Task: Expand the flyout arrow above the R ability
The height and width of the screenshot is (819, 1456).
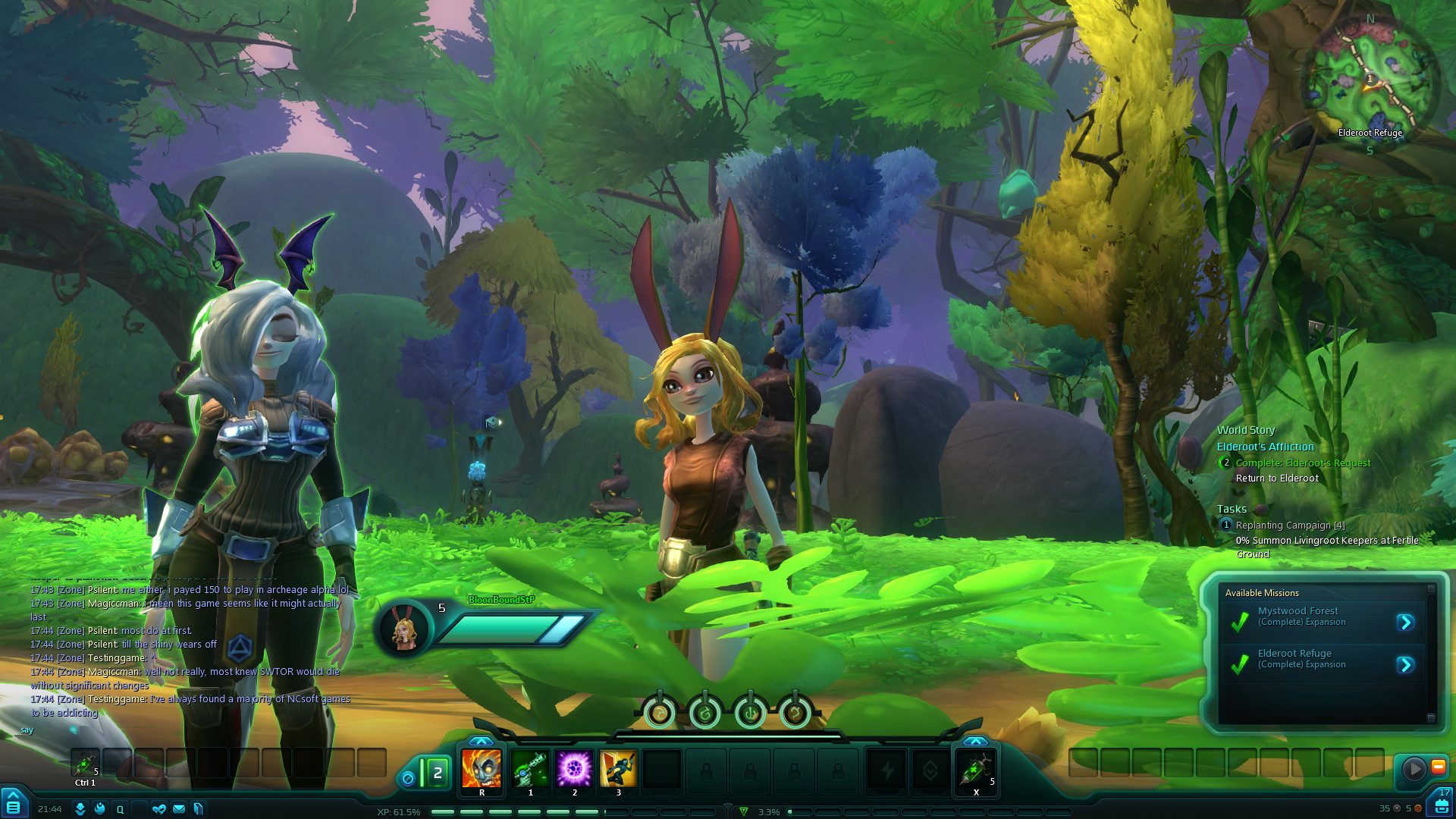Action: click(x=481, y=741)
